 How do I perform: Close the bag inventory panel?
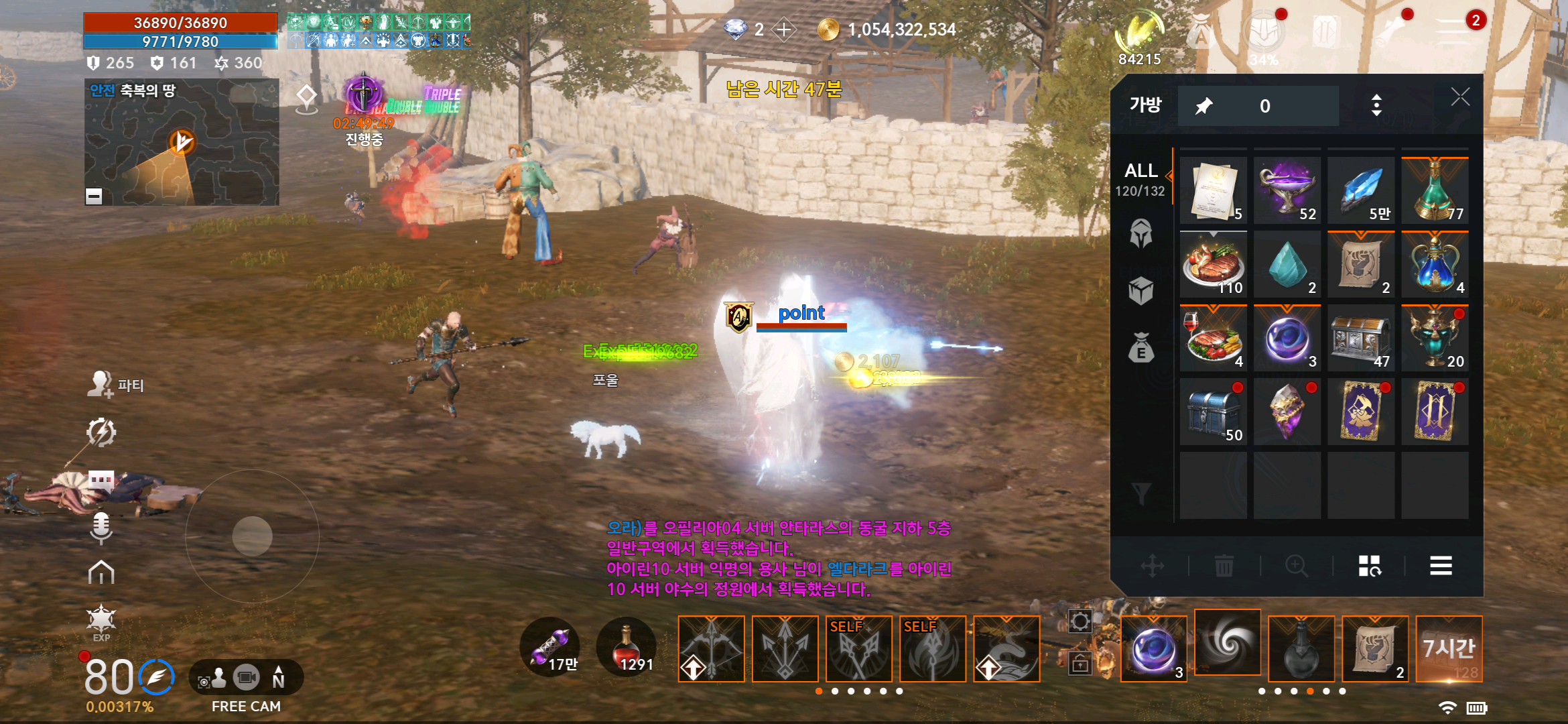(x=1460, y=98)
